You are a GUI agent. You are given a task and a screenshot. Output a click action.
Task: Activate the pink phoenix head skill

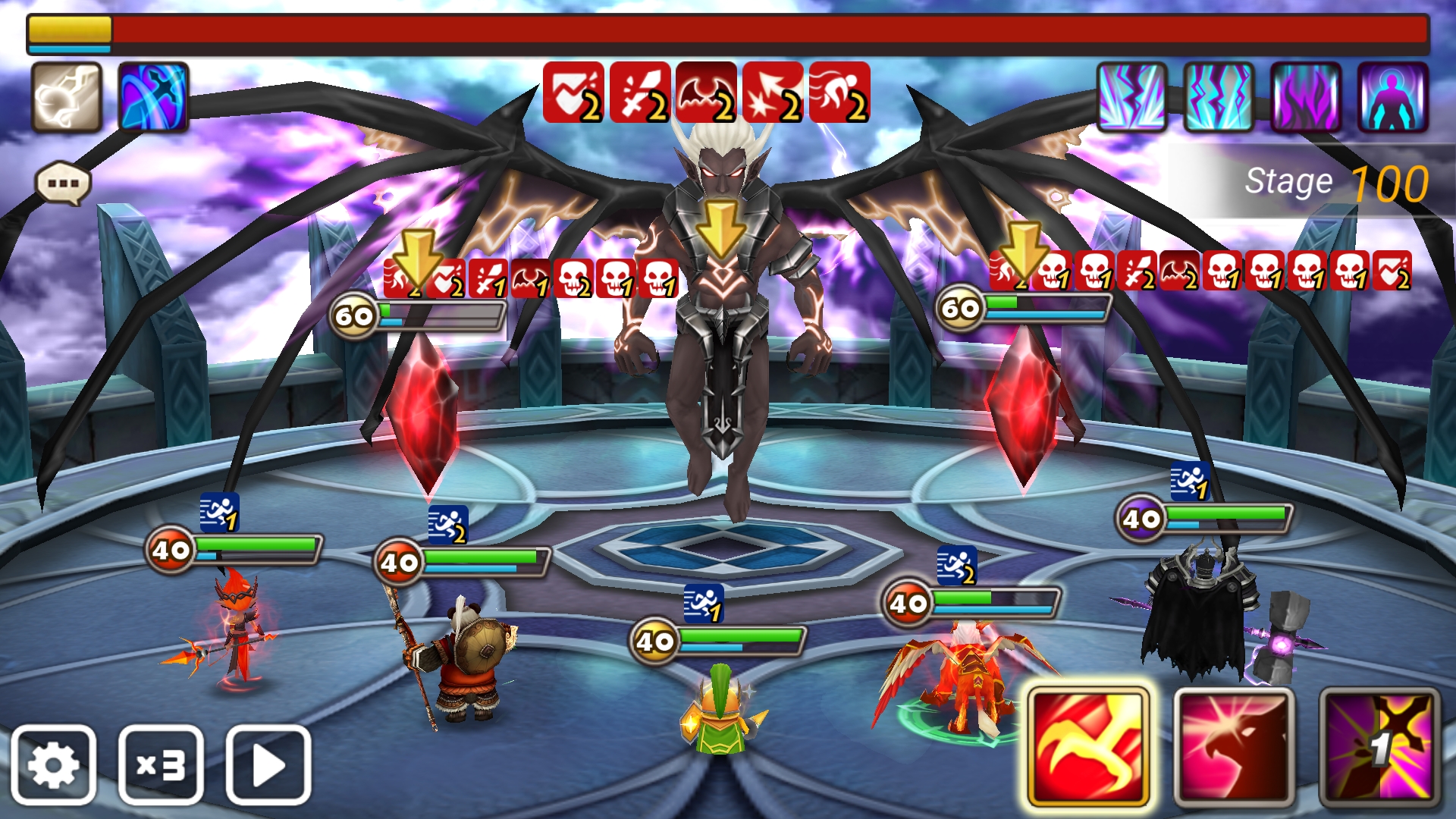[x=1234, y=747]
